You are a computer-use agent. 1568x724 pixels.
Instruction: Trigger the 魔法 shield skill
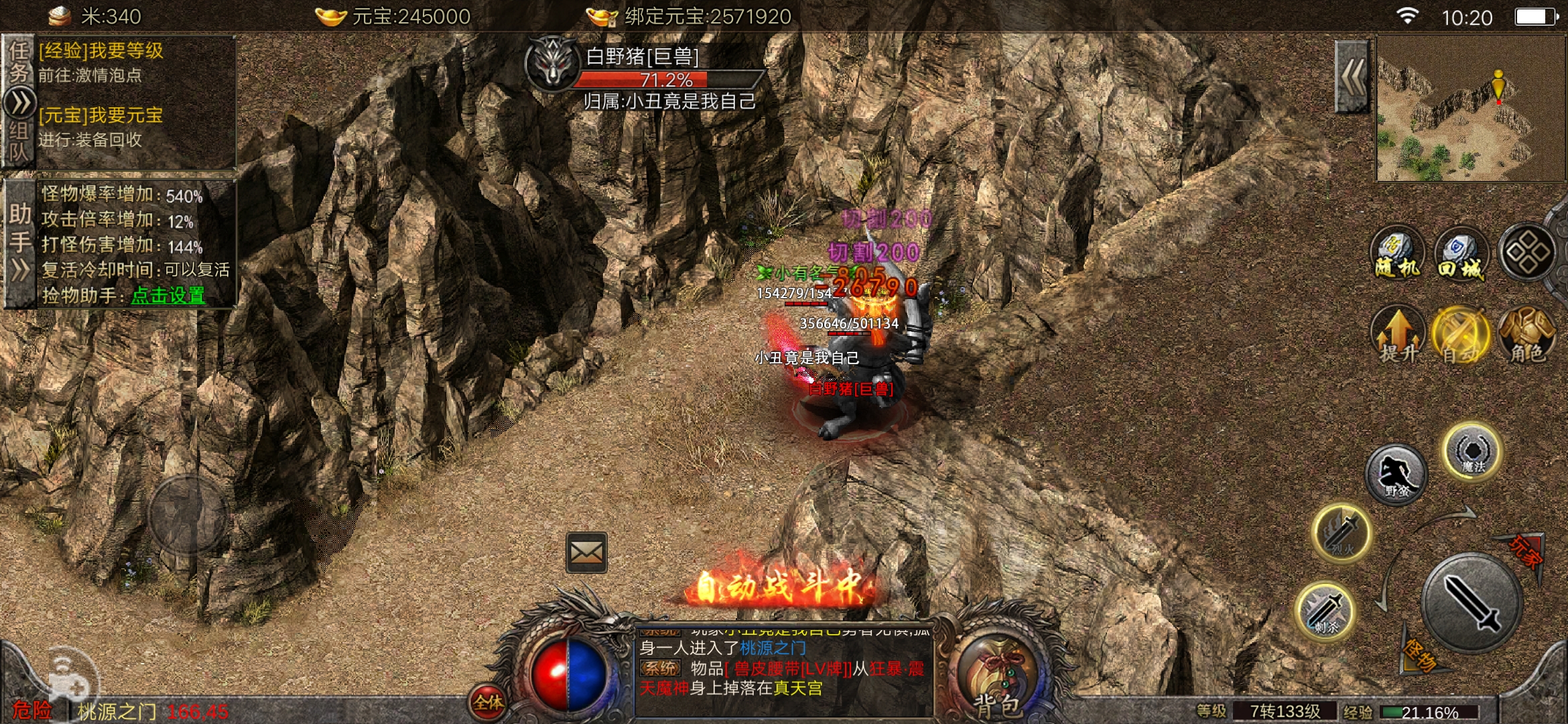1472,451
